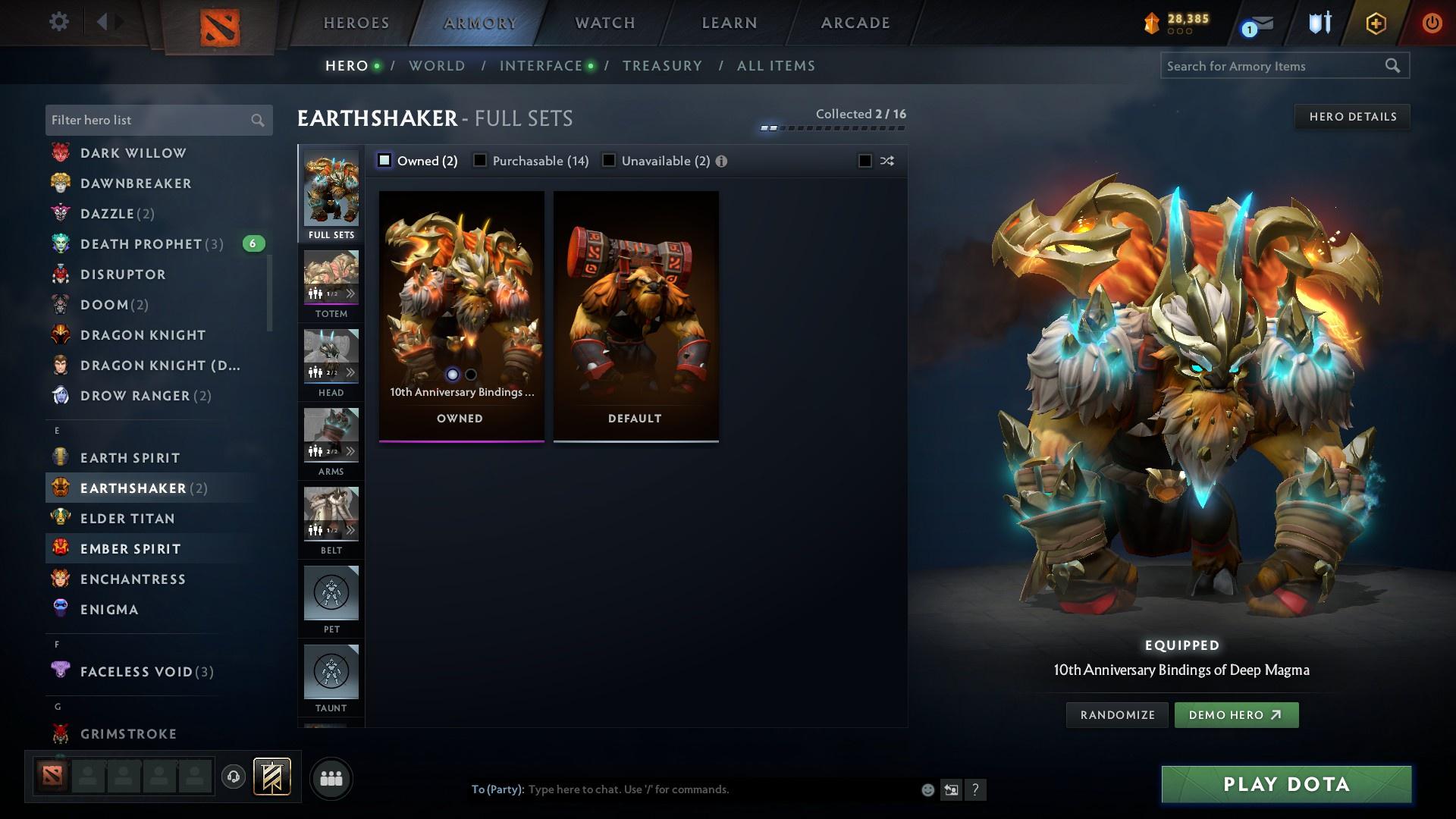The width and height of the screenshot is (1456, 819).
Task: Click the shuffle icon in the filter bar
Action: pos(886,161)
